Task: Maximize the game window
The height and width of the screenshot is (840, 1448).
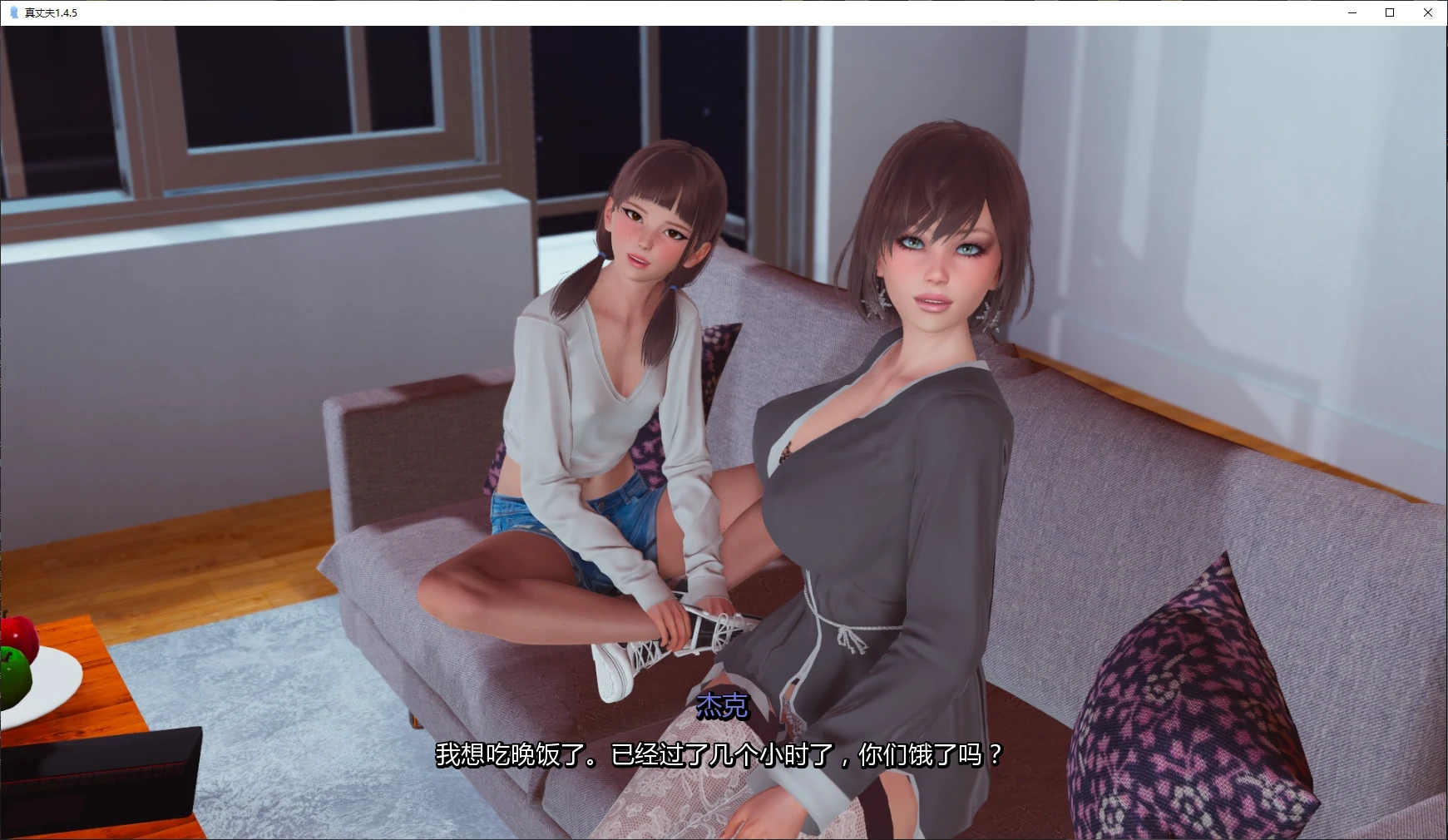Action: (1389, 12)
